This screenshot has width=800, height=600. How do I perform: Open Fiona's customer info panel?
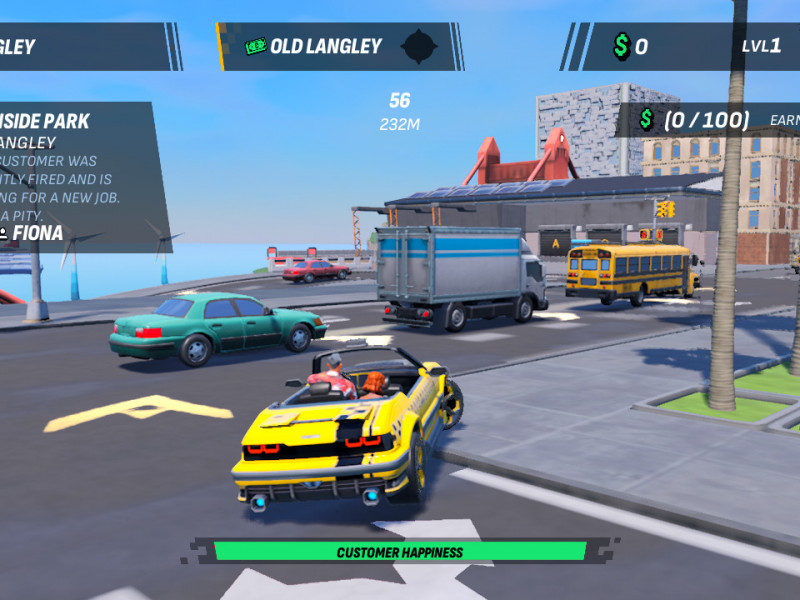point(75,177)
